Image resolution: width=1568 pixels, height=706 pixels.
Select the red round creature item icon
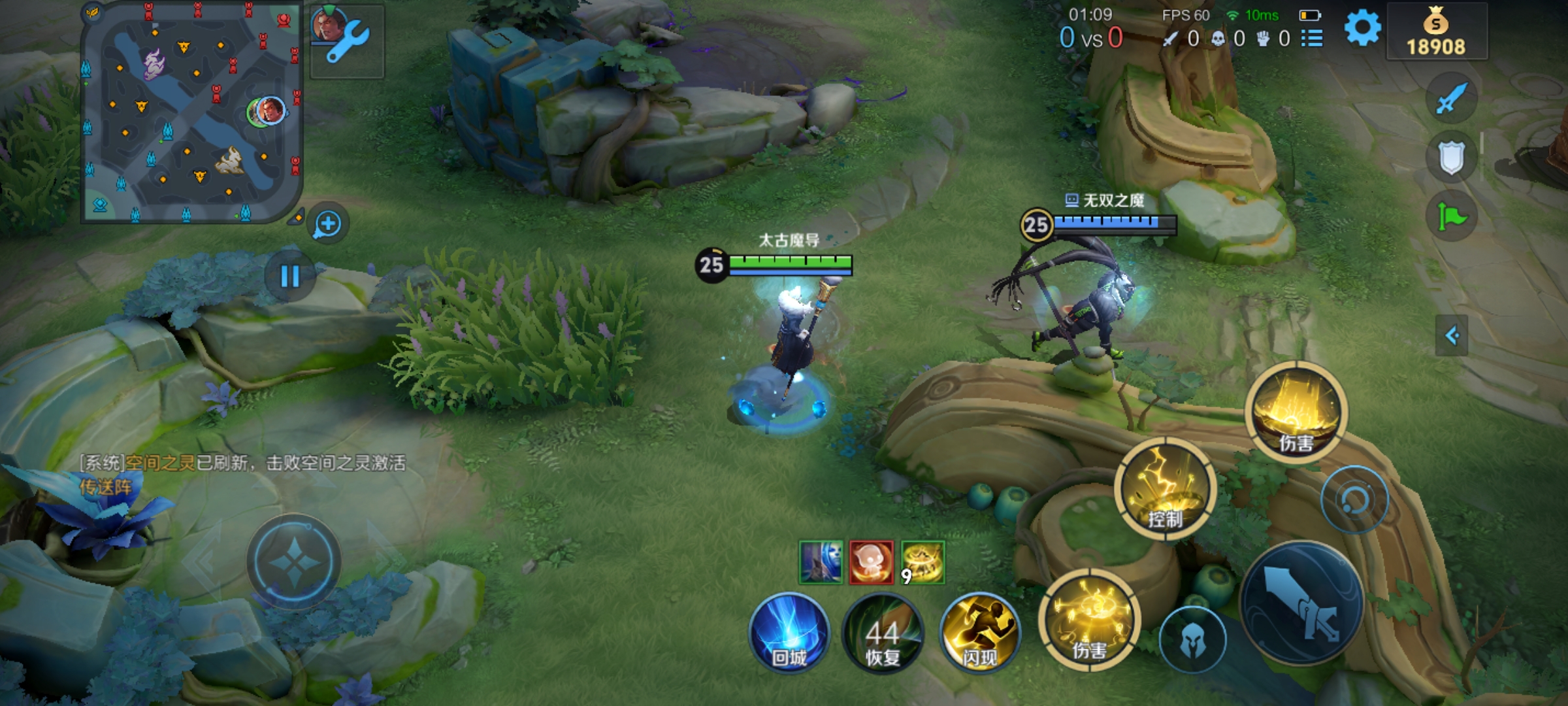tap(871, 562)
